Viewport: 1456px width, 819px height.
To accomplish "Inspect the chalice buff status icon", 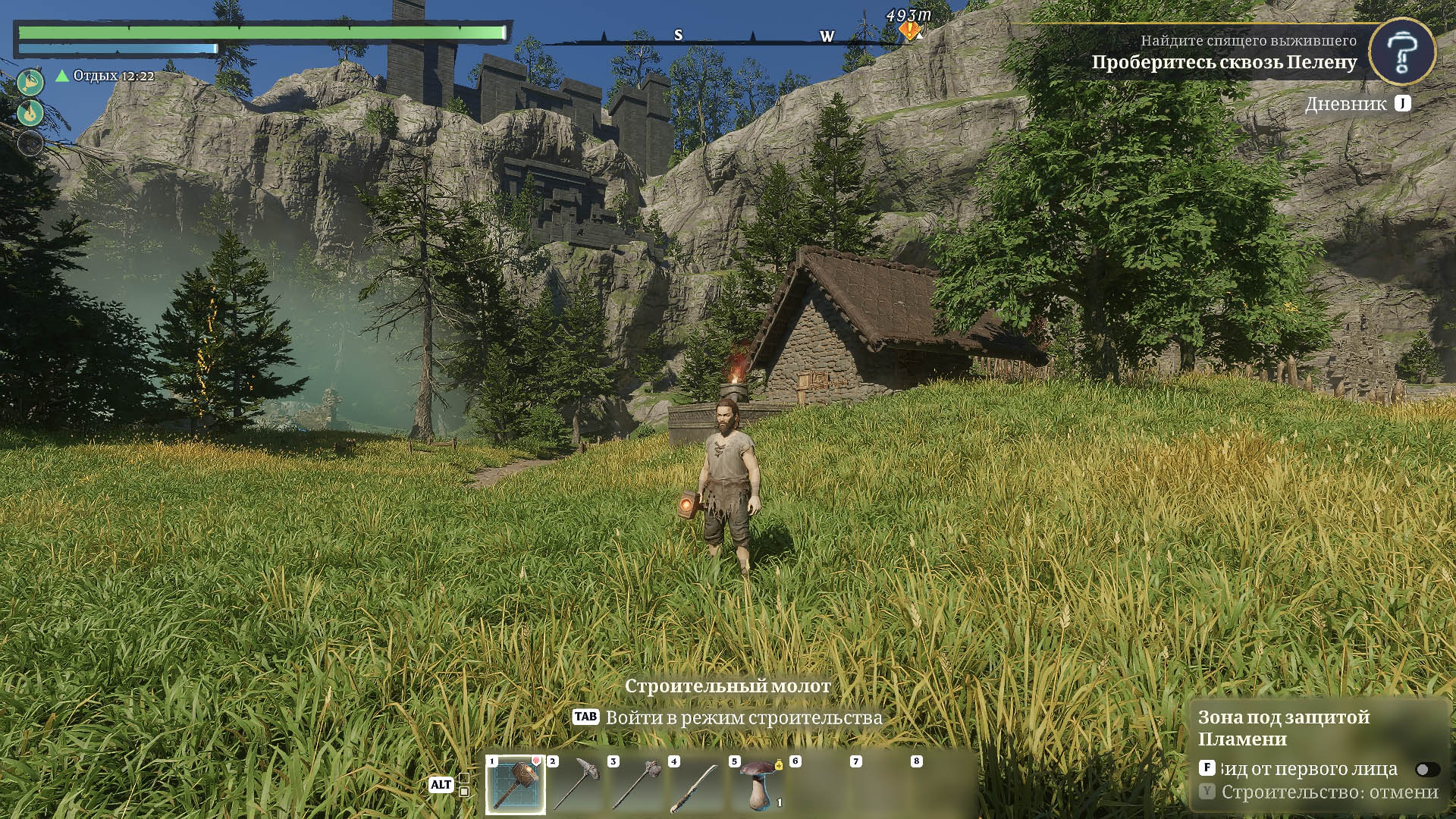I will point(30,82).
